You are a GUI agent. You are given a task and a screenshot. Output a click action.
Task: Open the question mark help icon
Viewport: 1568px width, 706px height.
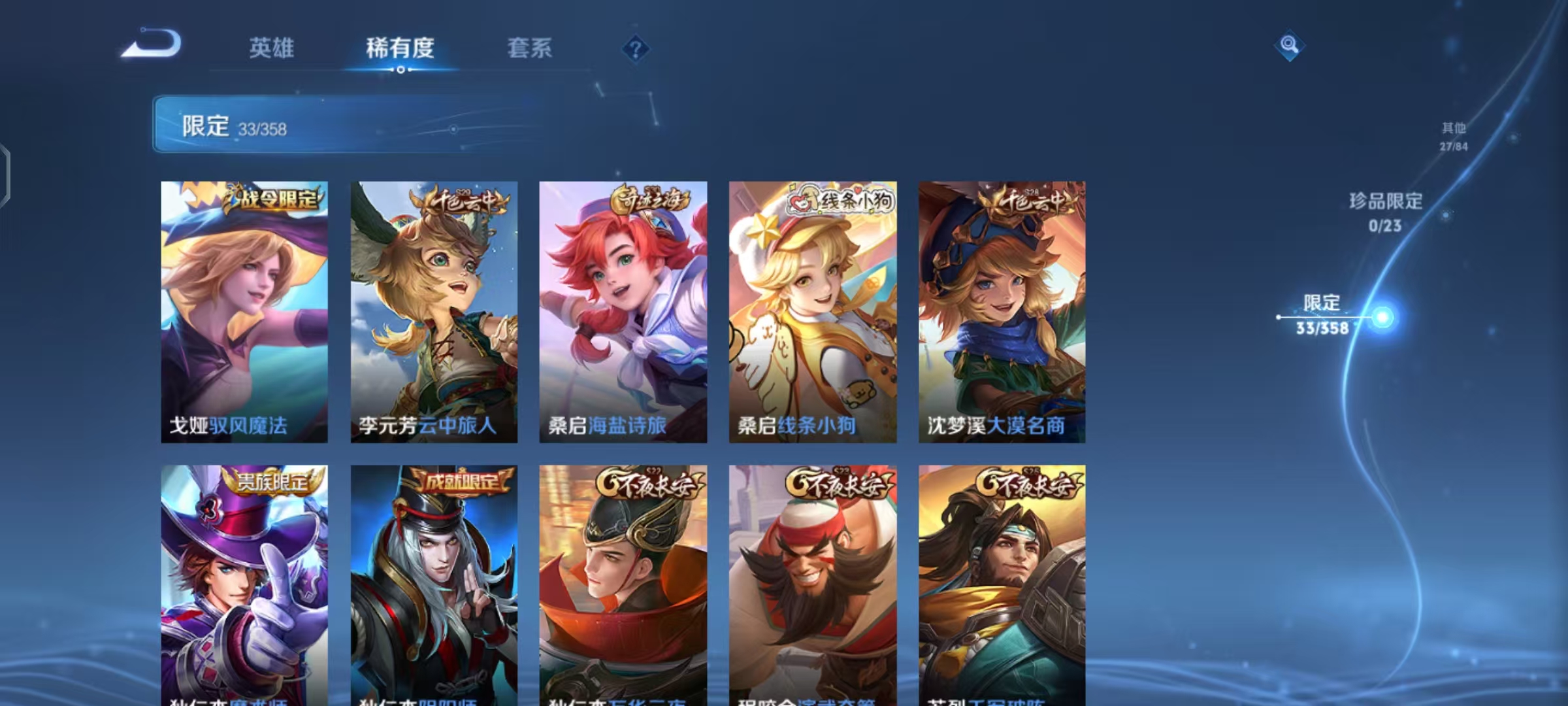coord(636,48)
